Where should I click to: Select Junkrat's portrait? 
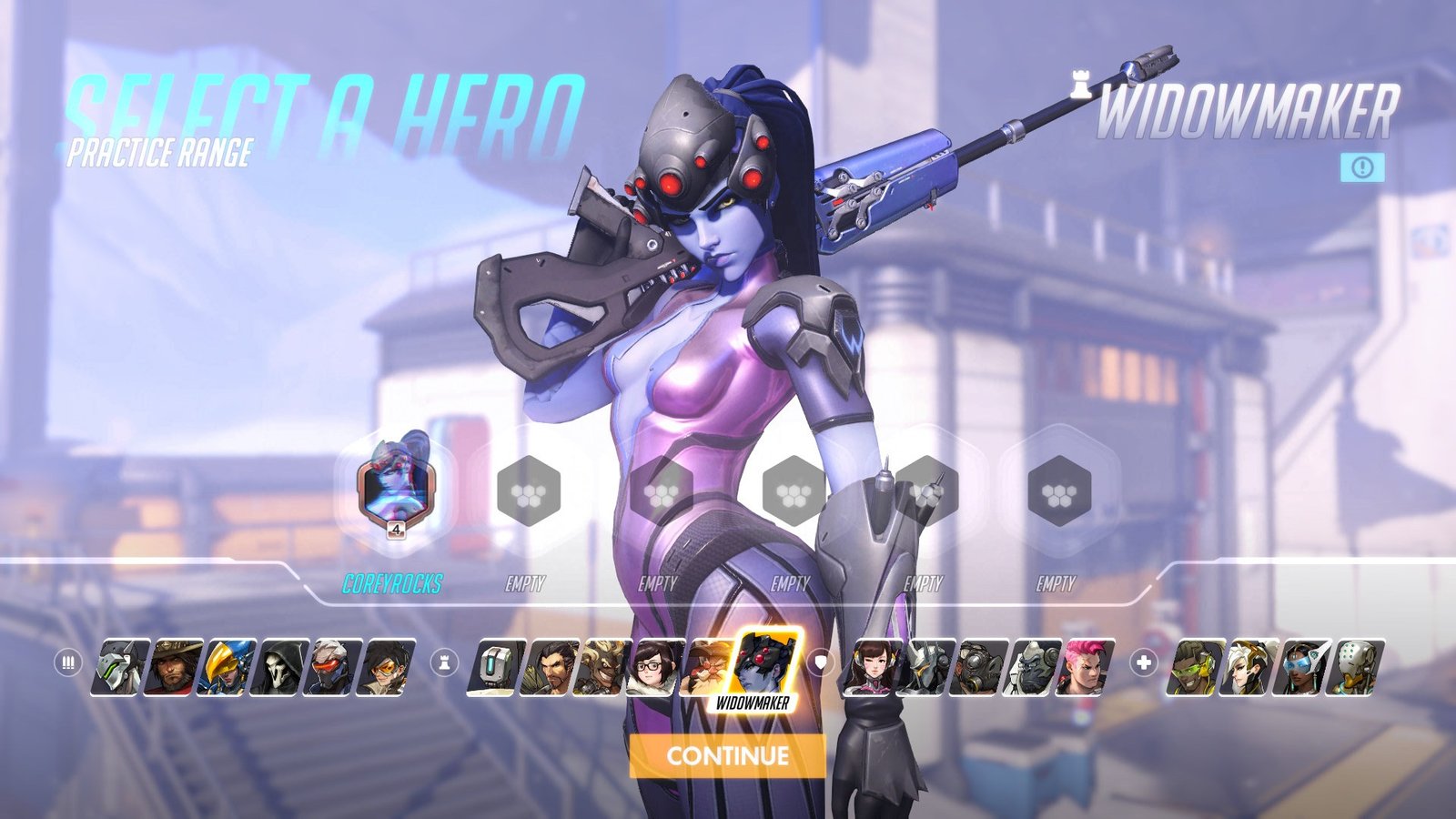pyautogui.click(x=604, y=667)
